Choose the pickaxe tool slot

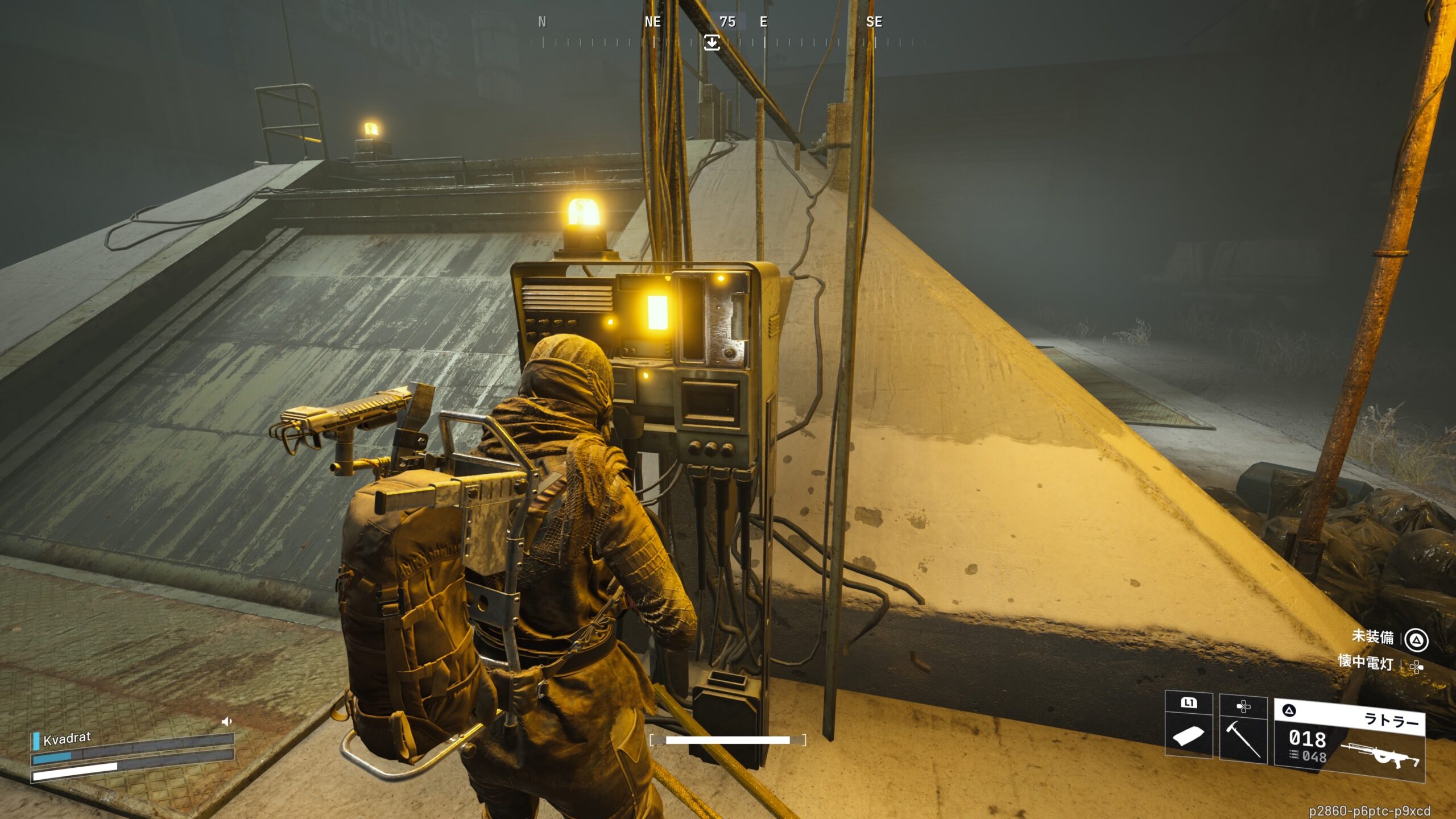pyautogui.click(x=1243, y=728)
